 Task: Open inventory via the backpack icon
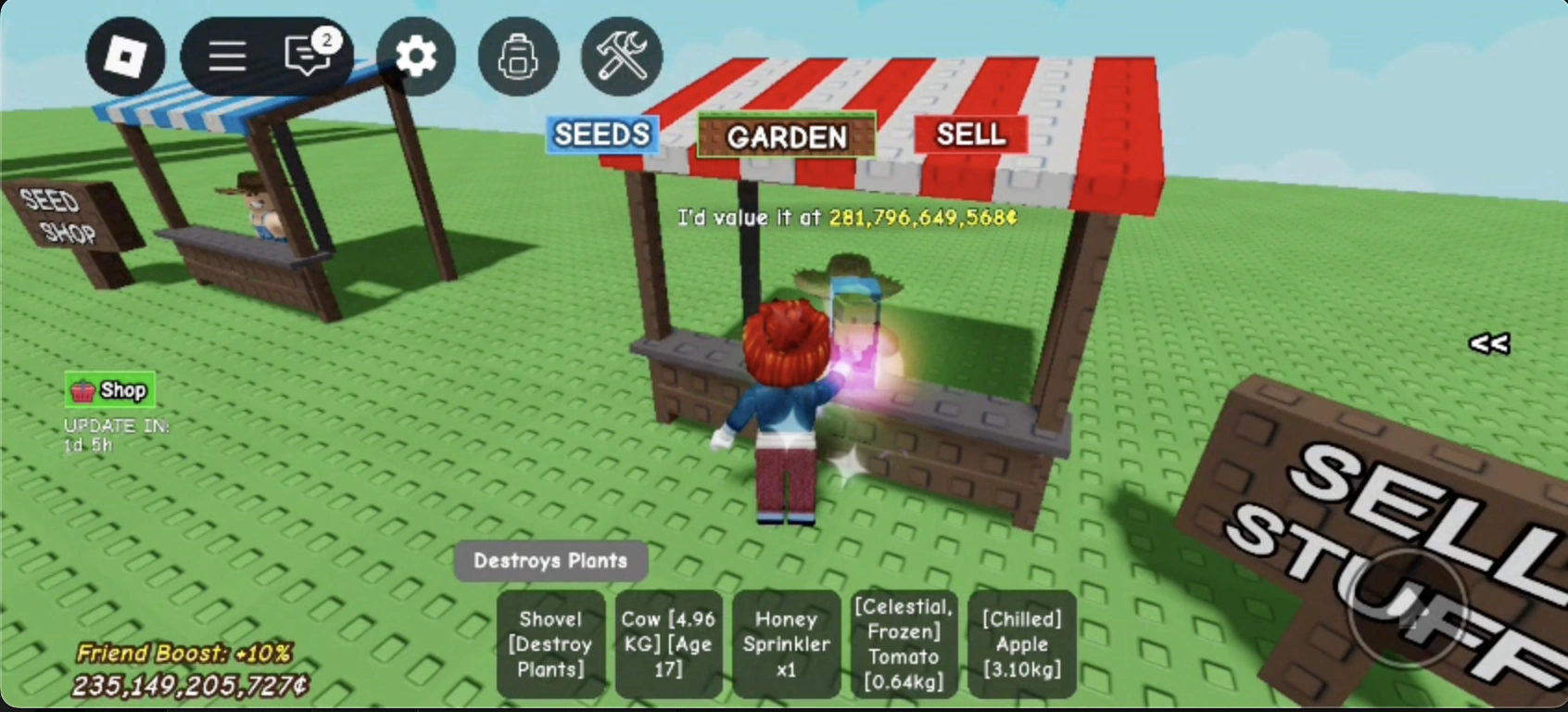(519, 56)
